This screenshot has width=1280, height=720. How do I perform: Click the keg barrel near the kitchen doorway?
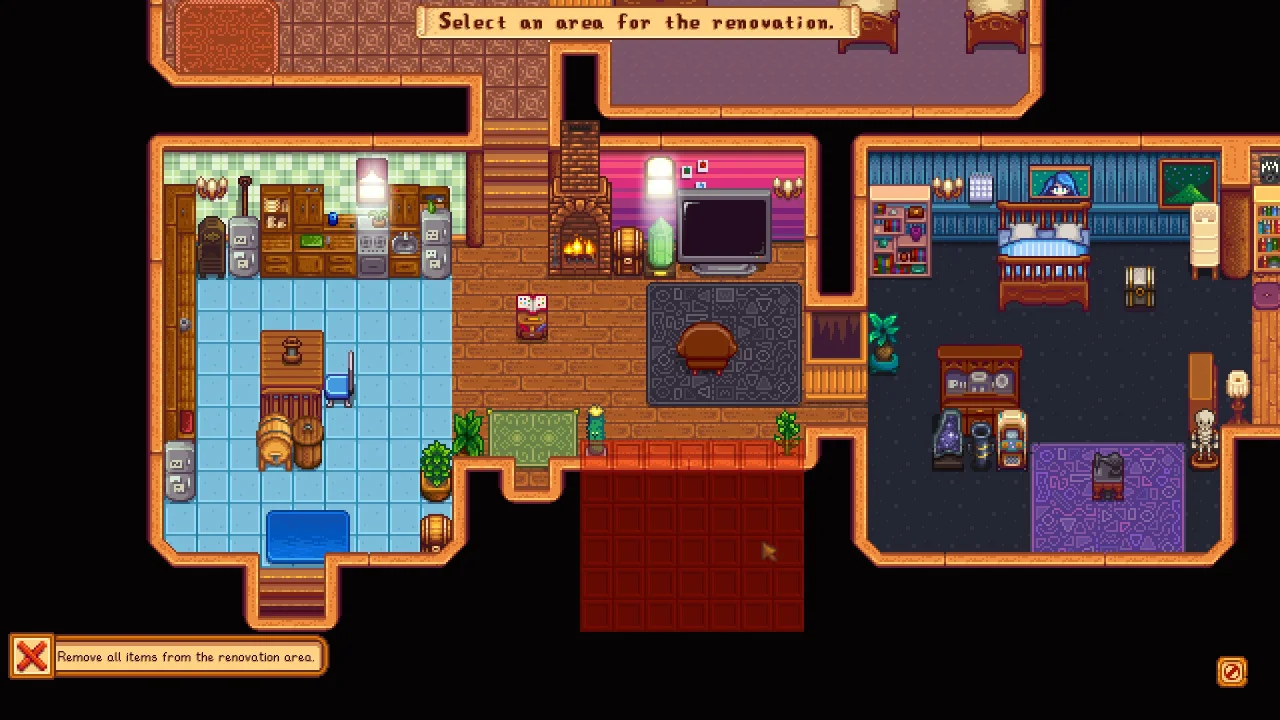pos(437,530)
